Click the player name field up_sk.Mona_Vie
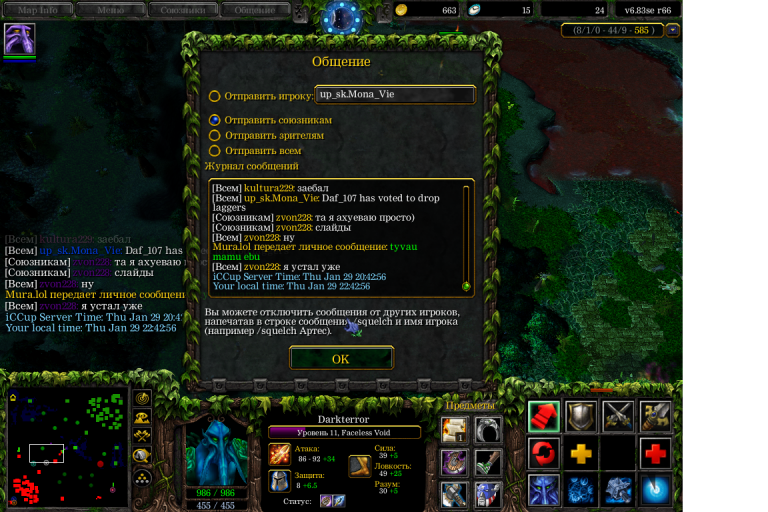Screen dimensions: 768x512 point(394,95)
